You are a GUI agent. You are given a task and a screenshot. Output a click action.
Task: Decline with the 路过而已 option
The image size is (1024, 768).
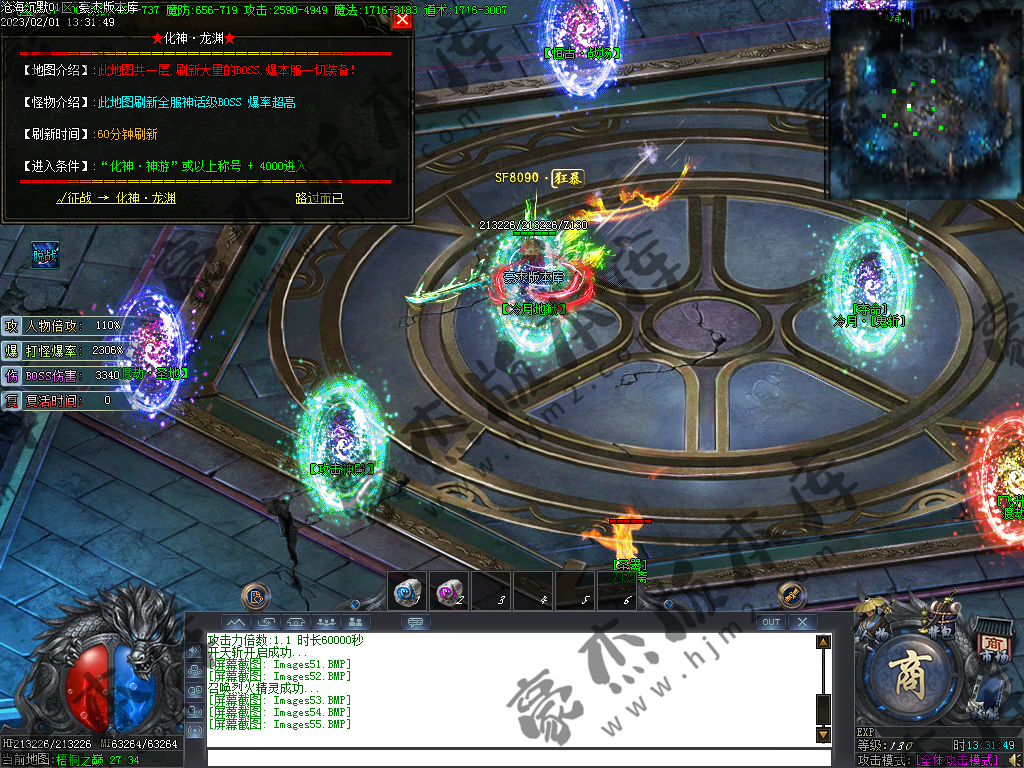(x=319, y=198)
